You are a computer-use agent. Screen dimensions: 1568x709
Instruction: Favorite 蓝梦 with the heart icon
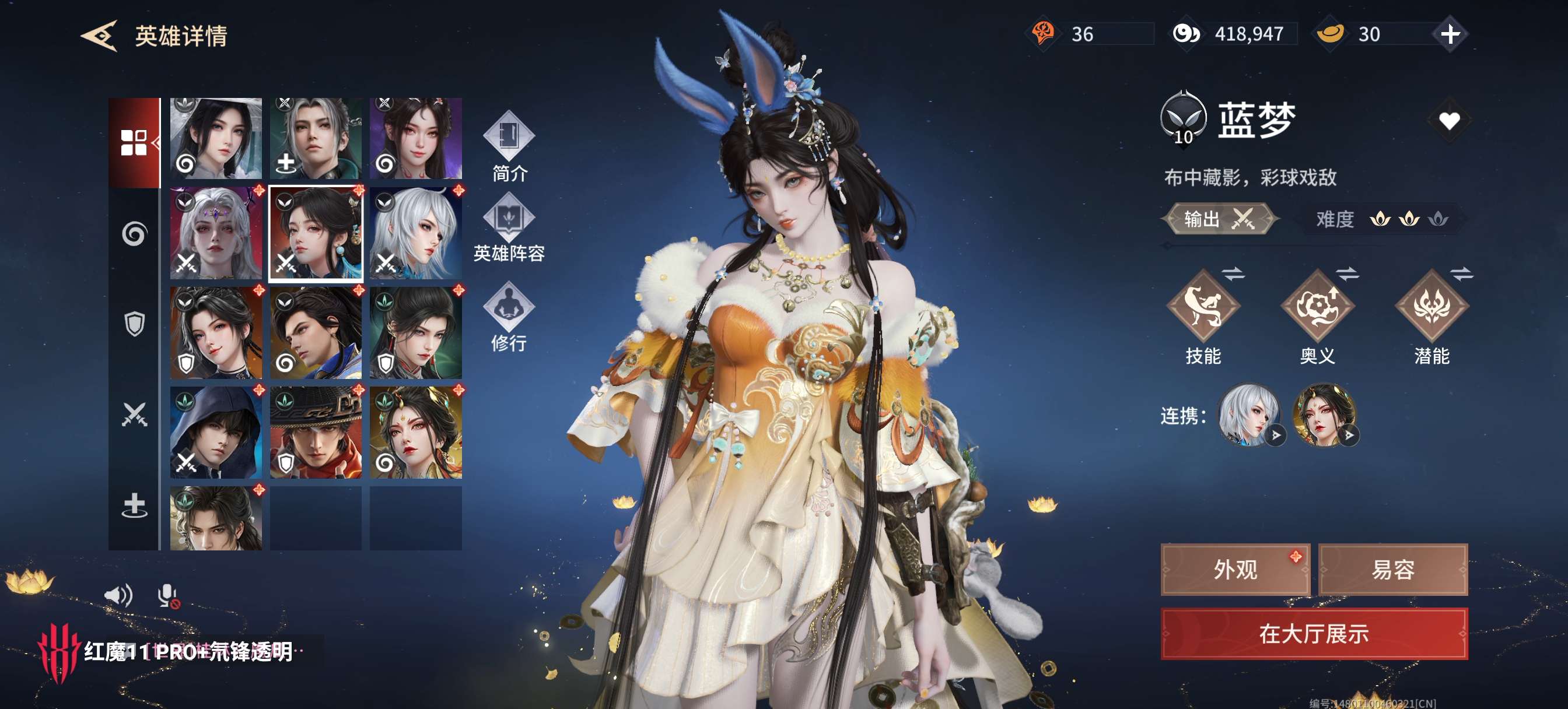point(1448,121)
